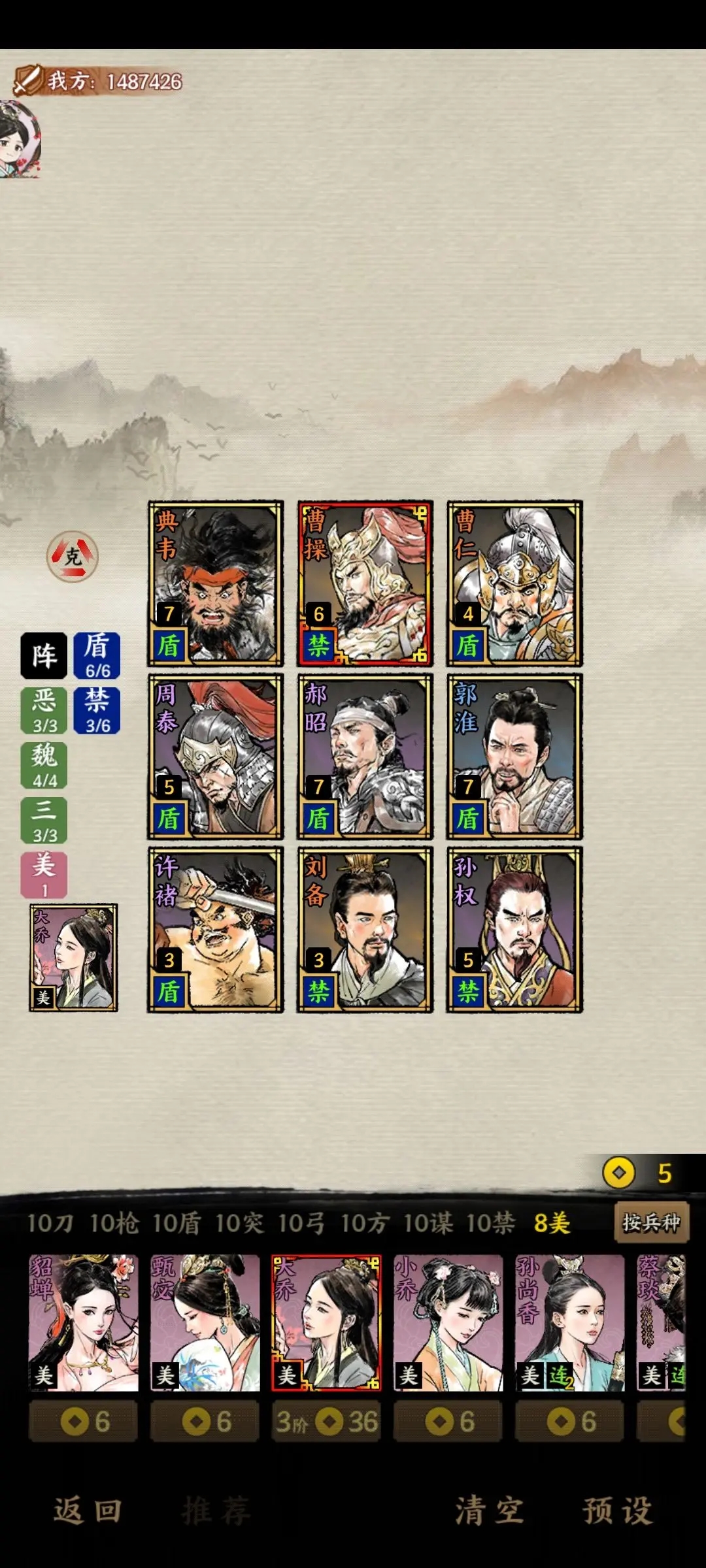Screen dimensions: 706x1568
Task: Choose the 曹仁 card on the grid
Action: pos(514,583)
